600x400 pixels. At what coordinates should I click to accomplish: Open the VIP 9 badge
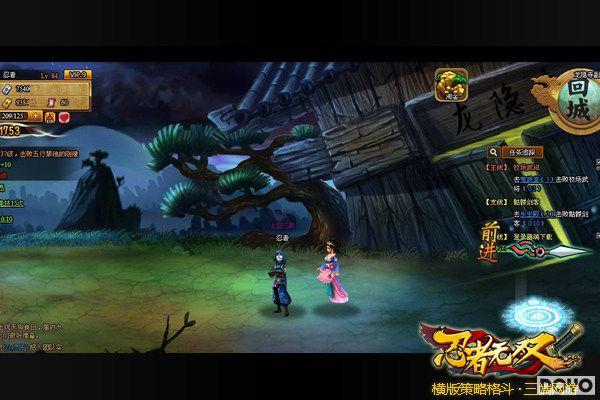(76, 74)
